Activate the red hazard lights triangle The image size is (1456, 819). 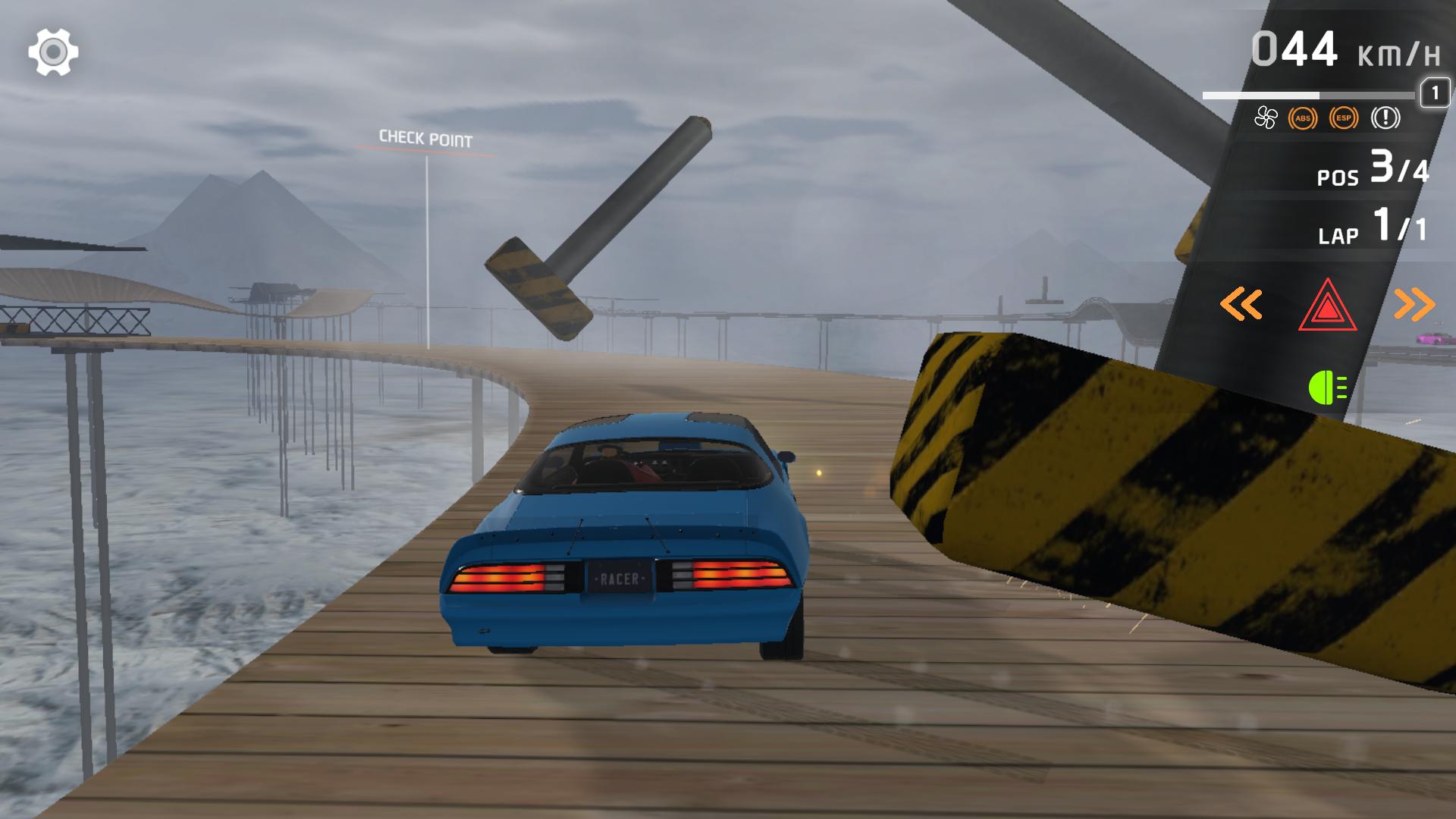click(x=1327, y=305)
